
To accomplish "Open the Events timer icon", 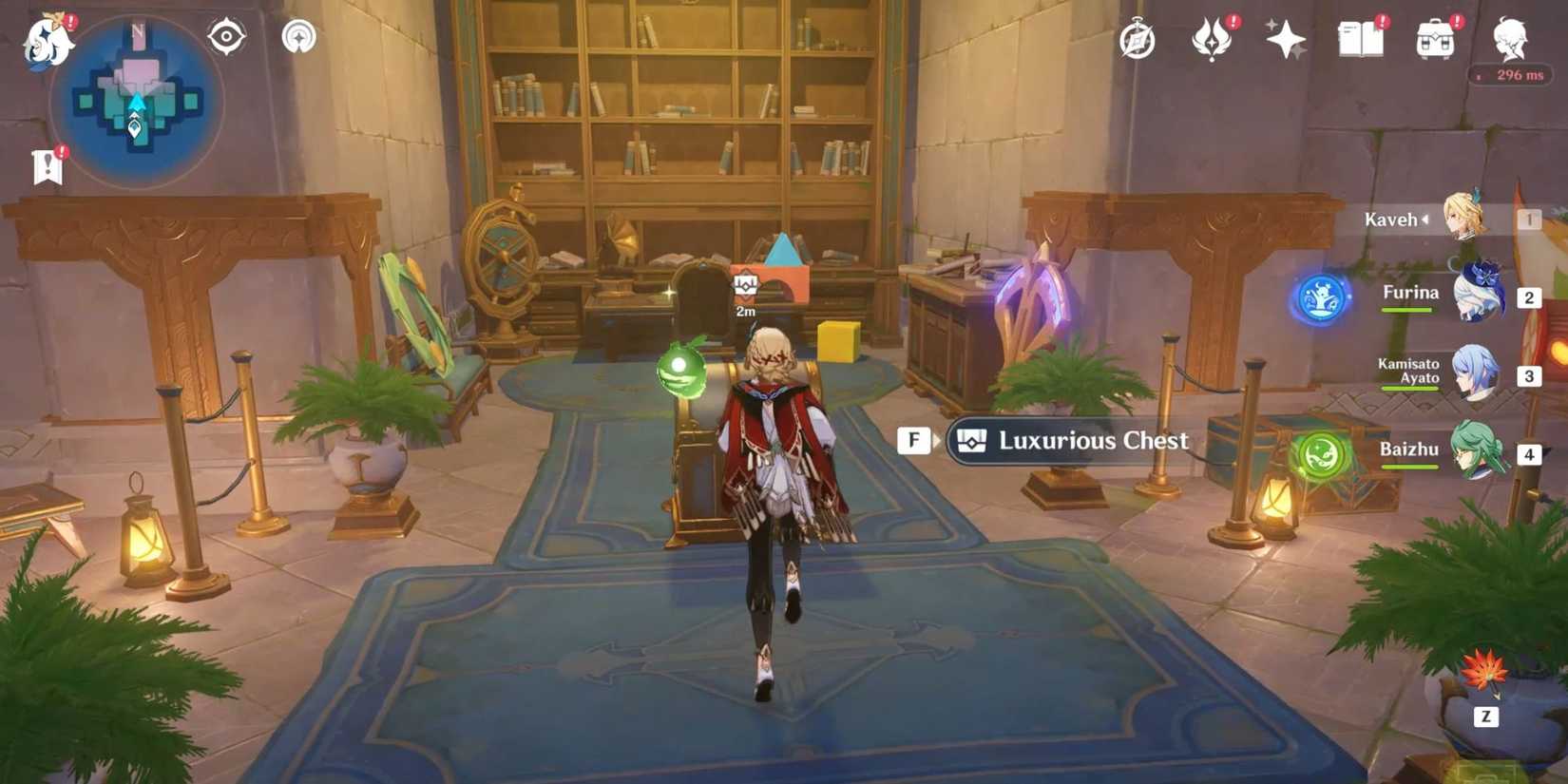I will (x=1137, y=40).
